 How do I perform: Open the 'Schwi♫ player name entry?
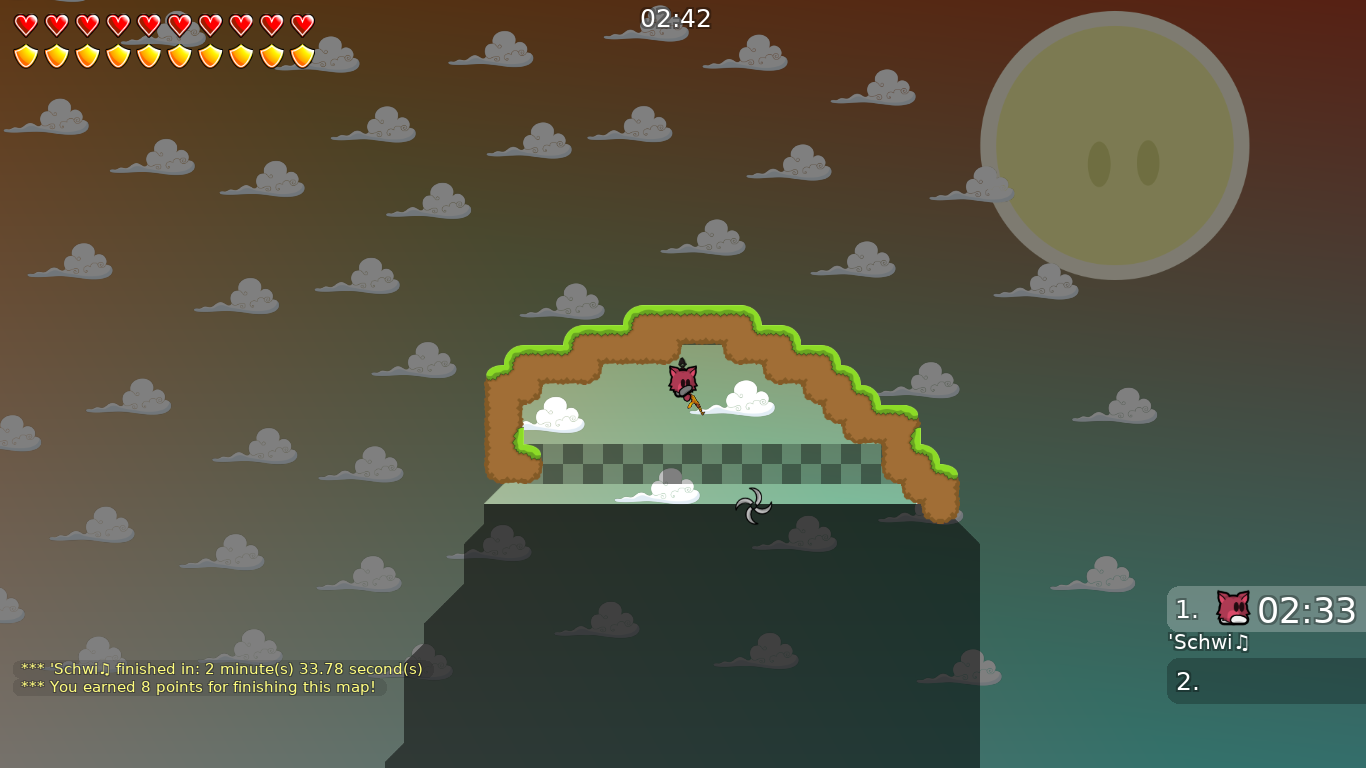click(1208, 643)
